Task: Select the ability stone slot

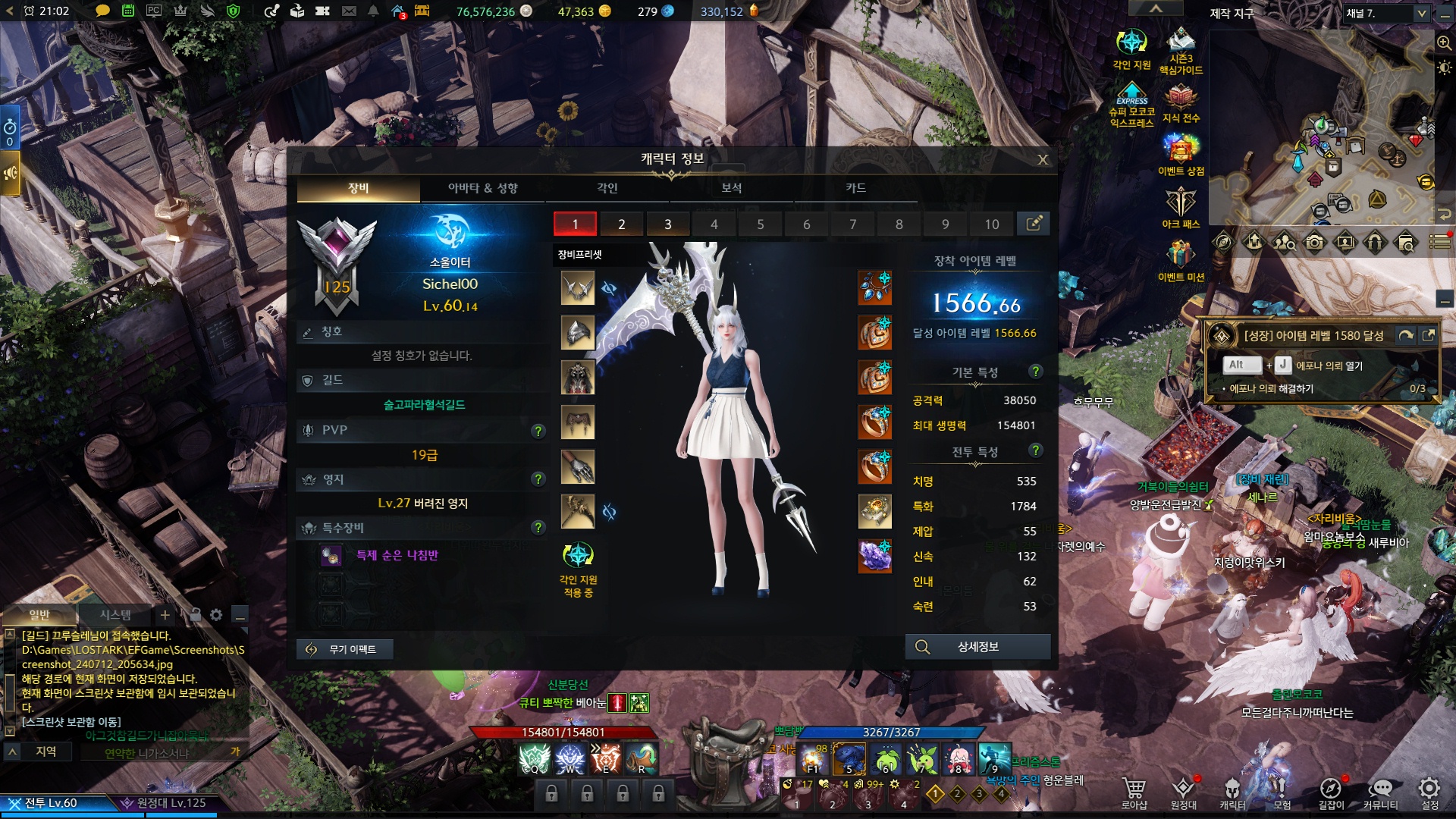Action: (x=874, y=556)
